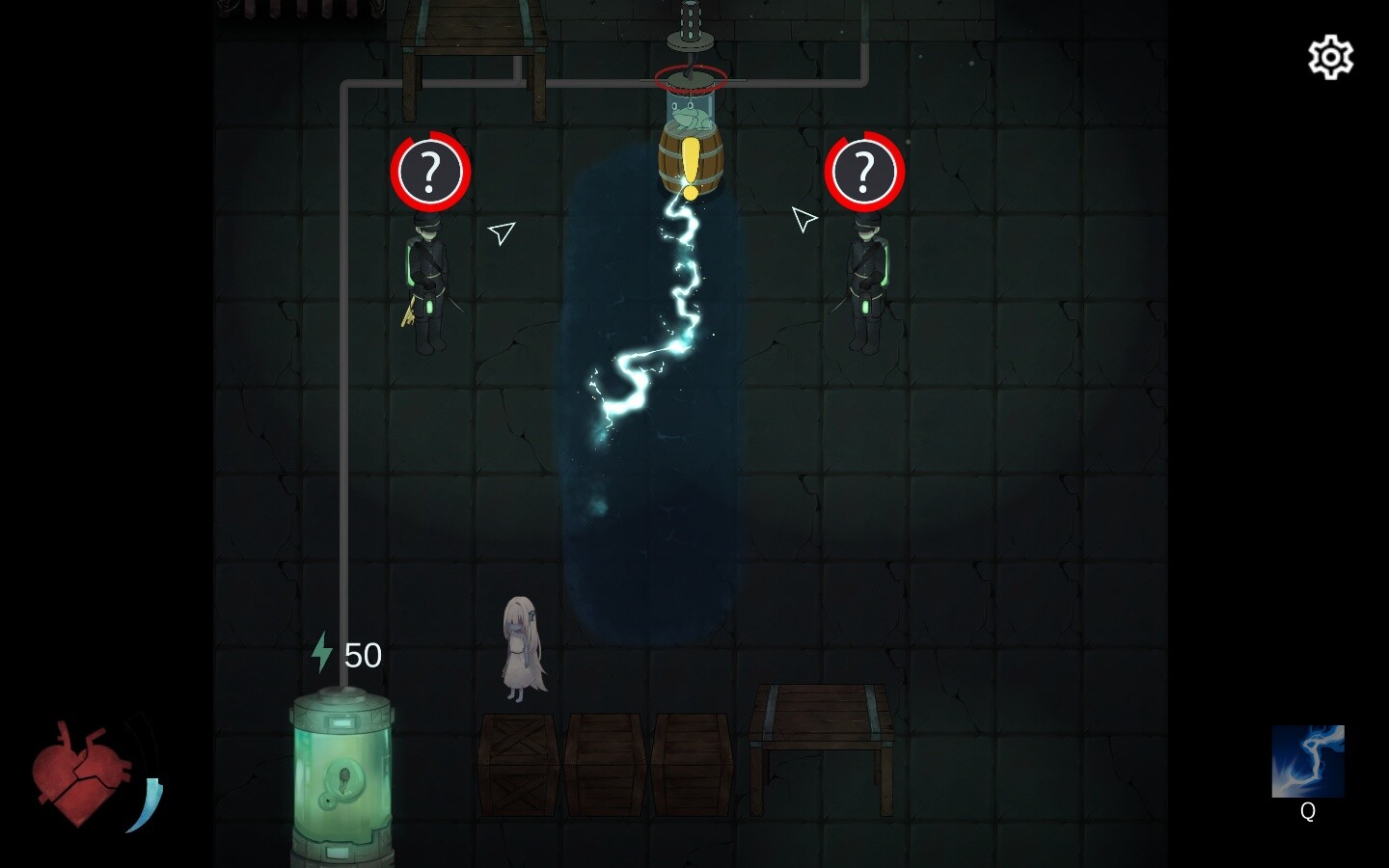Viewport: 1389px width, 868px height.
Task: Click the right guard's red question mark
Action: point(866,172)
